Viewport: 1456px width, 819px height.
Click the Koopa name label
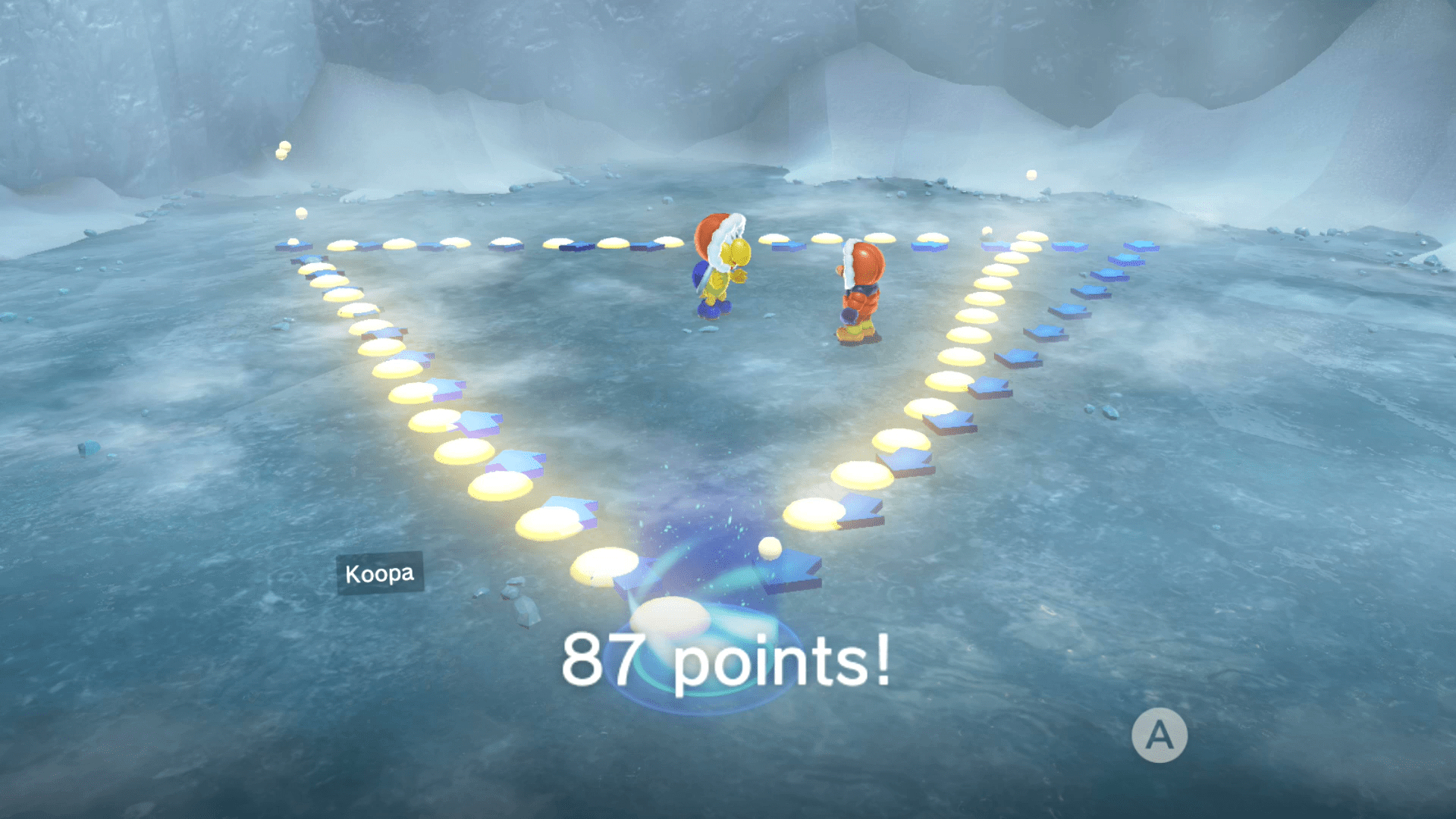(x=379, y=574)
